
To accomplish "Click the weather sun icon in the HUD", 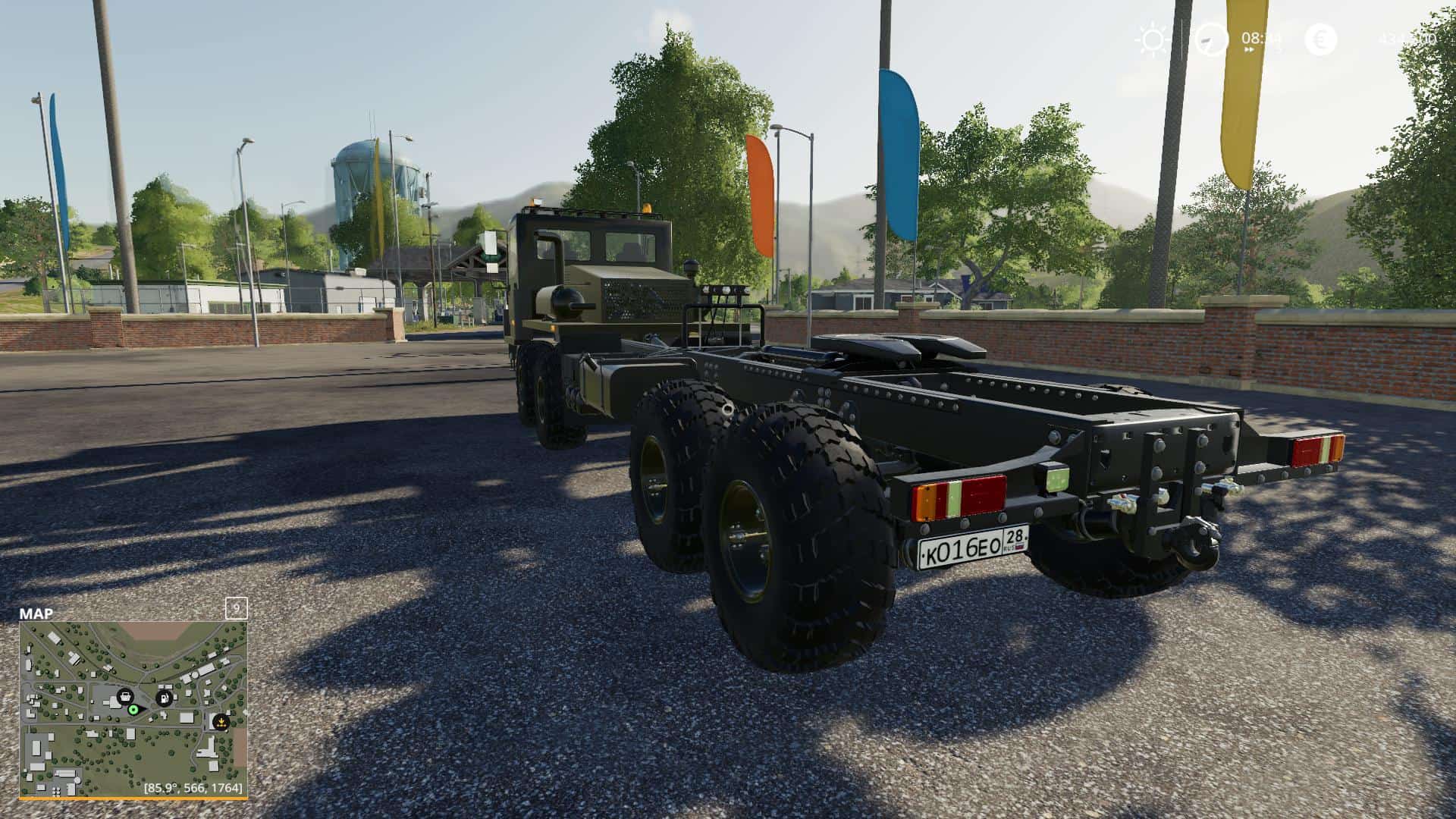I will point(1153,38).
